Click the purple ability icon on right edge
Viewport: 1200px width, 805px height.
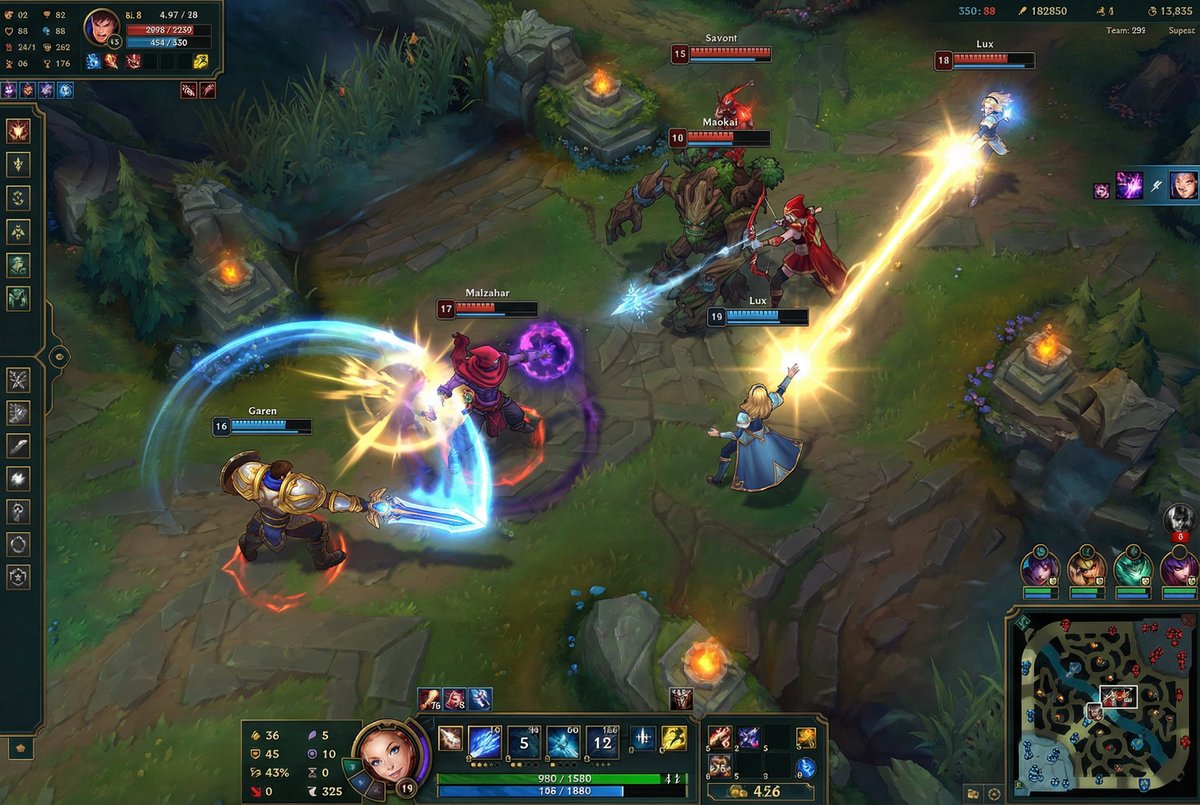(1129, 185)
